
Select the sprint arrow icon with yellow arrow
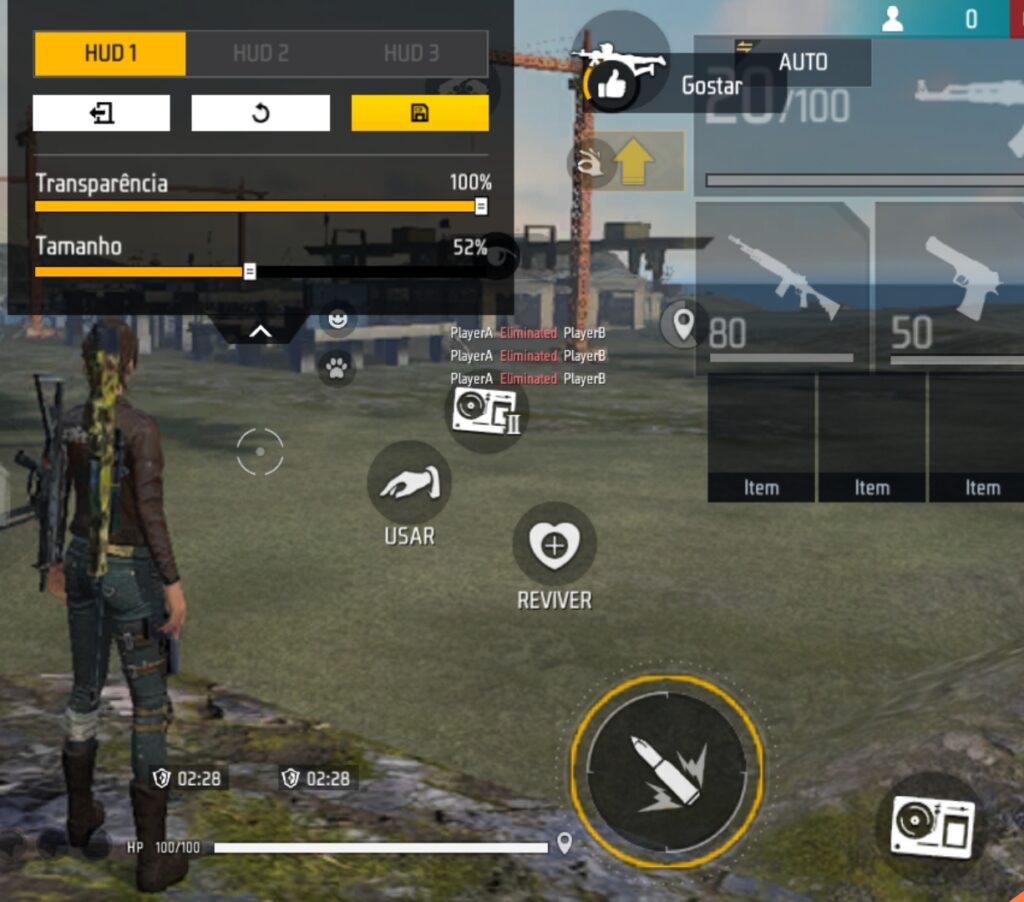tap(633, 163)
